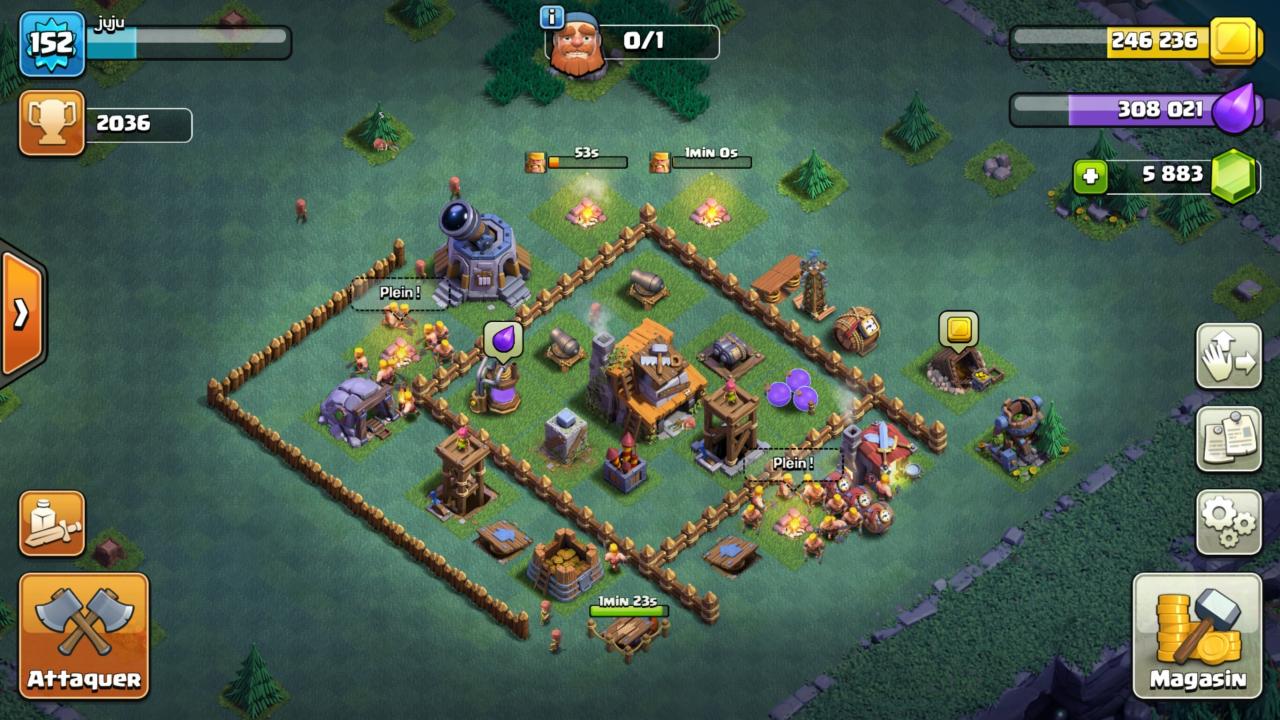Tap the gold coin resource icon
Image resolution: width=1280 pixels, height=720 pixels.
click(x=1236, y=41)
